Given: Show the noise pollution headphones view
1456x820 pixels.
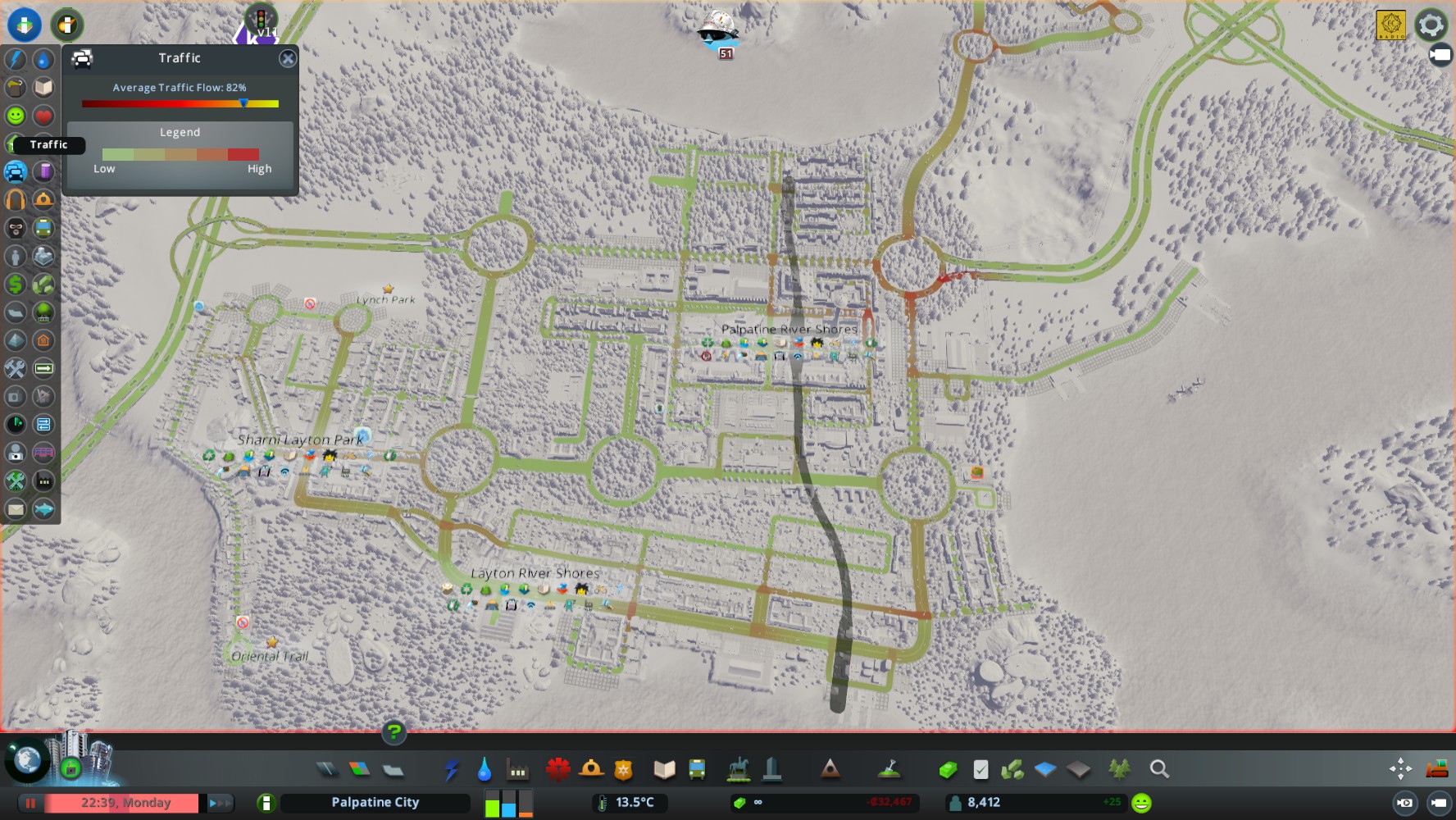Looking at the screenshot, I should click(16, 199).
